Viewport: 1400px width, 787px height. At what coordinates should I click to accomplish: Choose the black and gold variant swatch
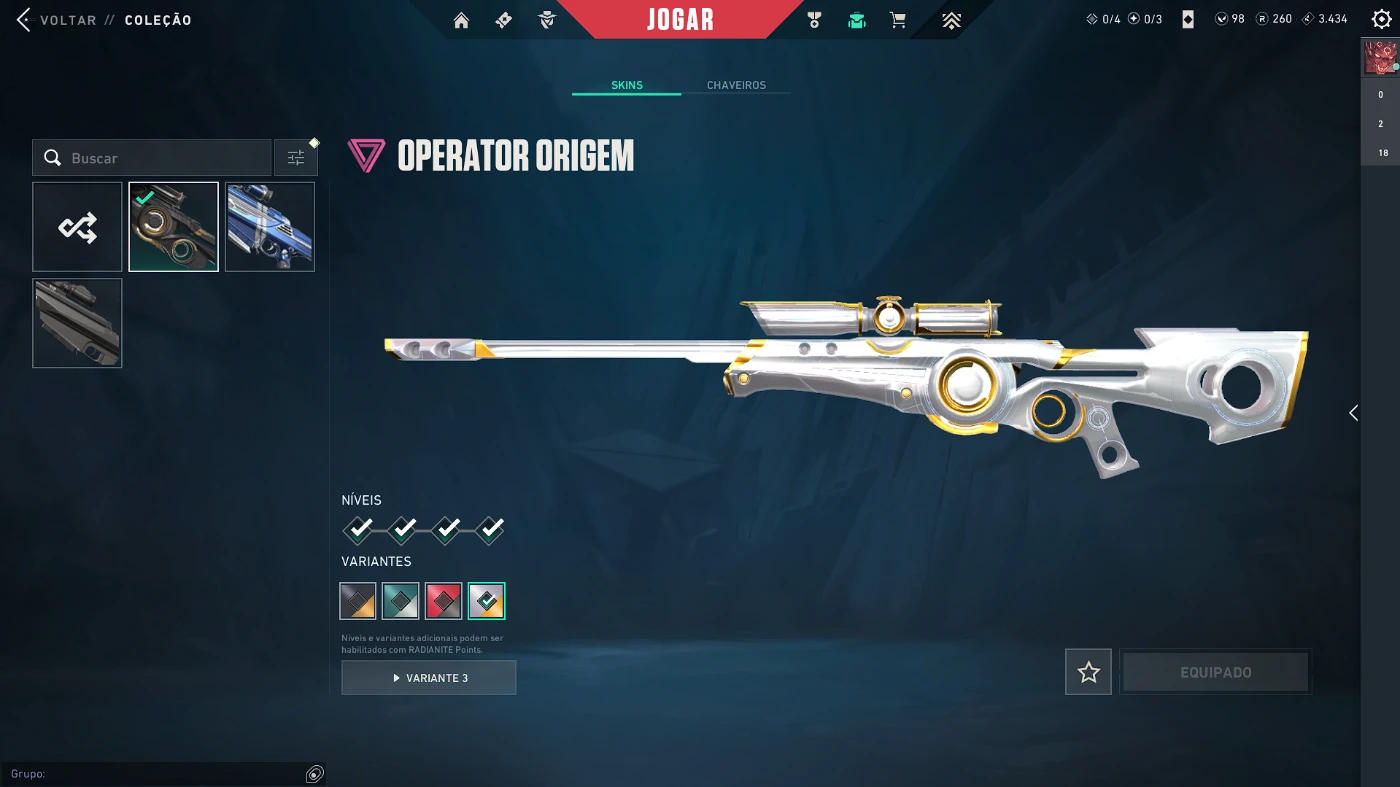[358, 601]
